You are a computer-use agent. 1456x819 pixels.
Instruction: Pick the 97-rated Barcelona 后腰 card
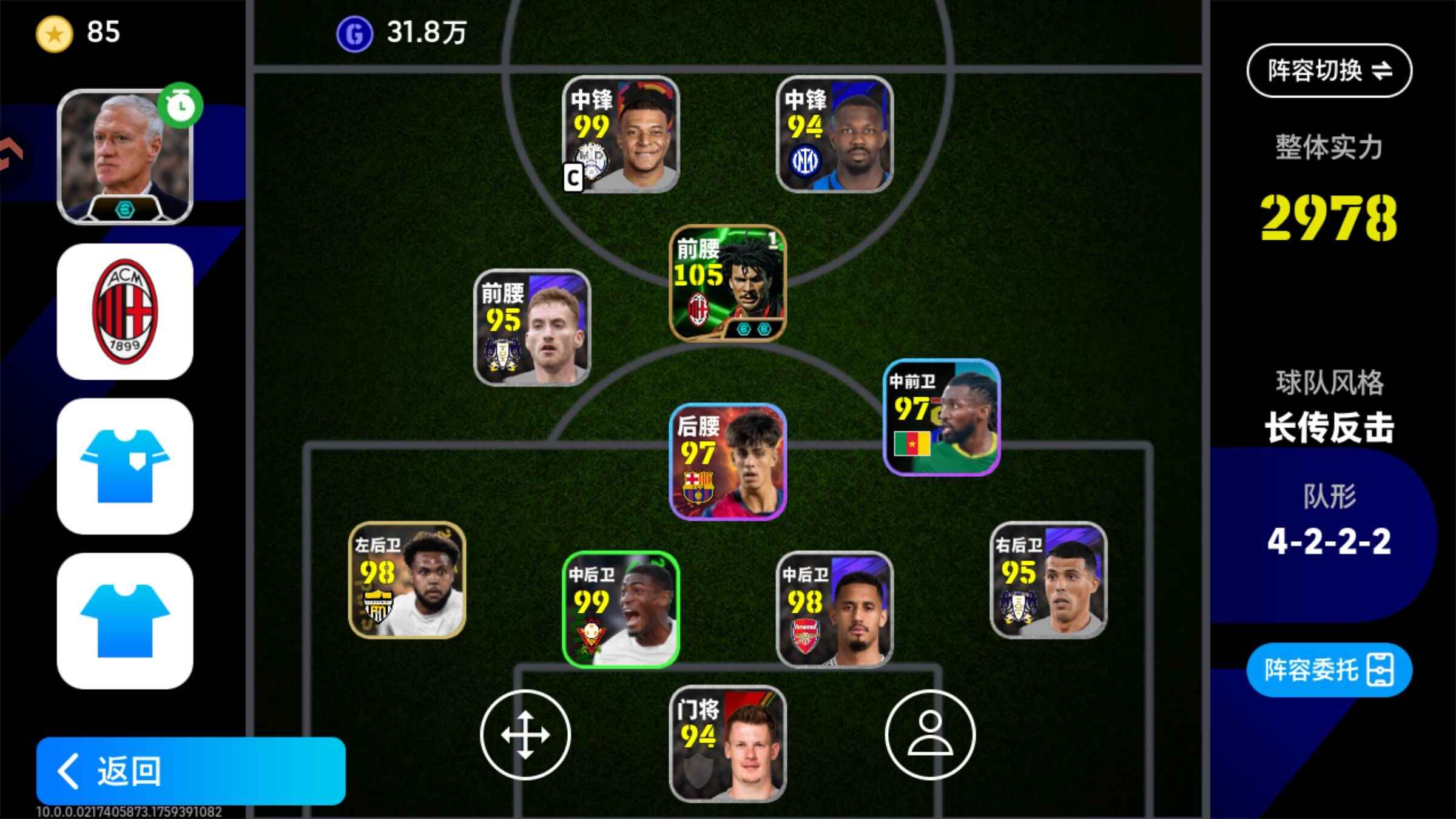pos(727,461)
